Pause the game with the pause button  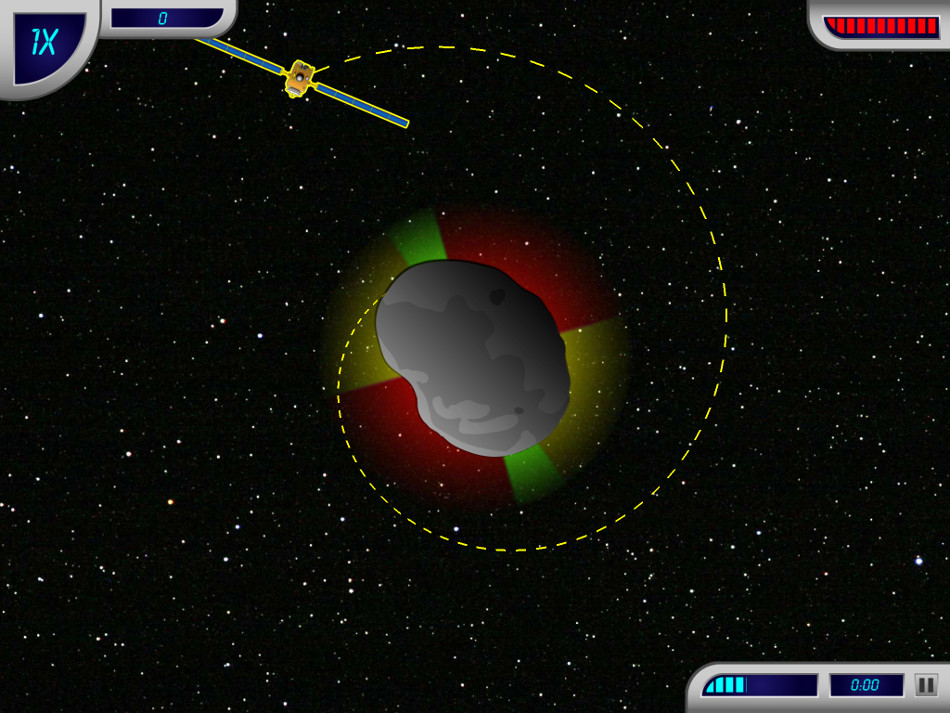(926, 685)
